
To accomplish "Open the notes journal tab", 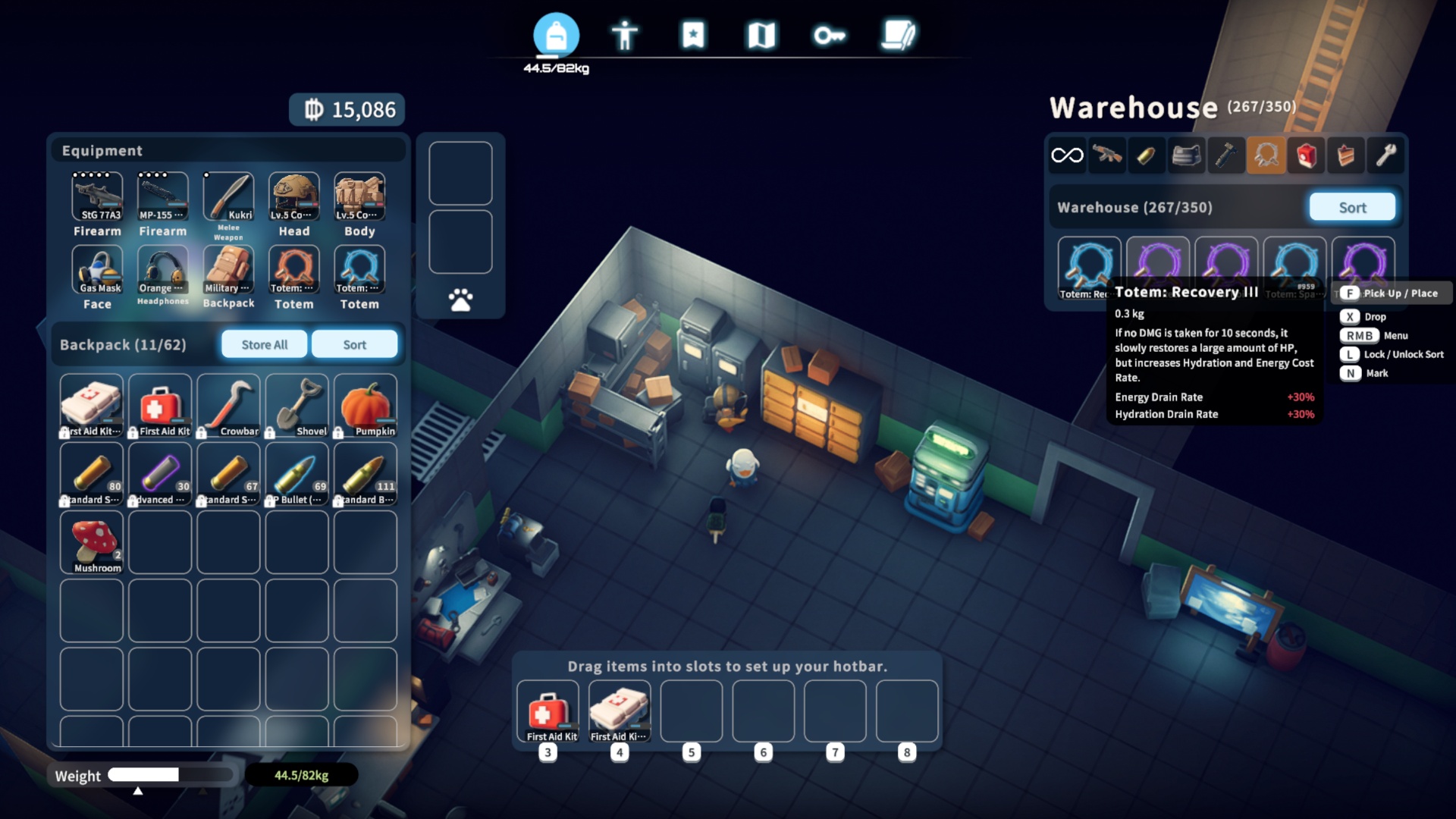I will point(899,35).
